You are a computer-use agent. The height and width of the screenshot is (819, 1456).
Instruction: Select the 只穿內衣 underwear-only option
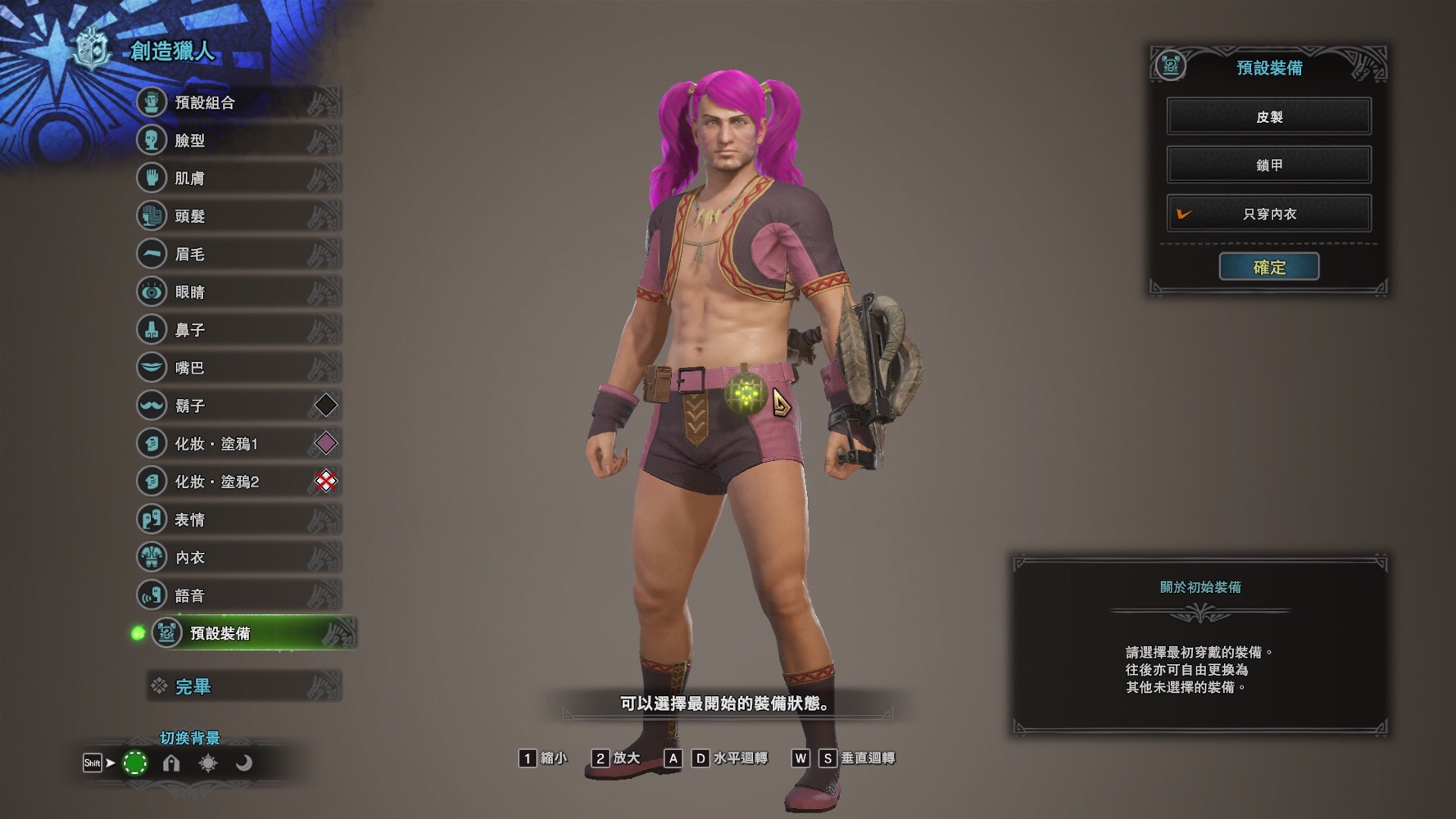pyautogui.click(x=1268, y=214)
